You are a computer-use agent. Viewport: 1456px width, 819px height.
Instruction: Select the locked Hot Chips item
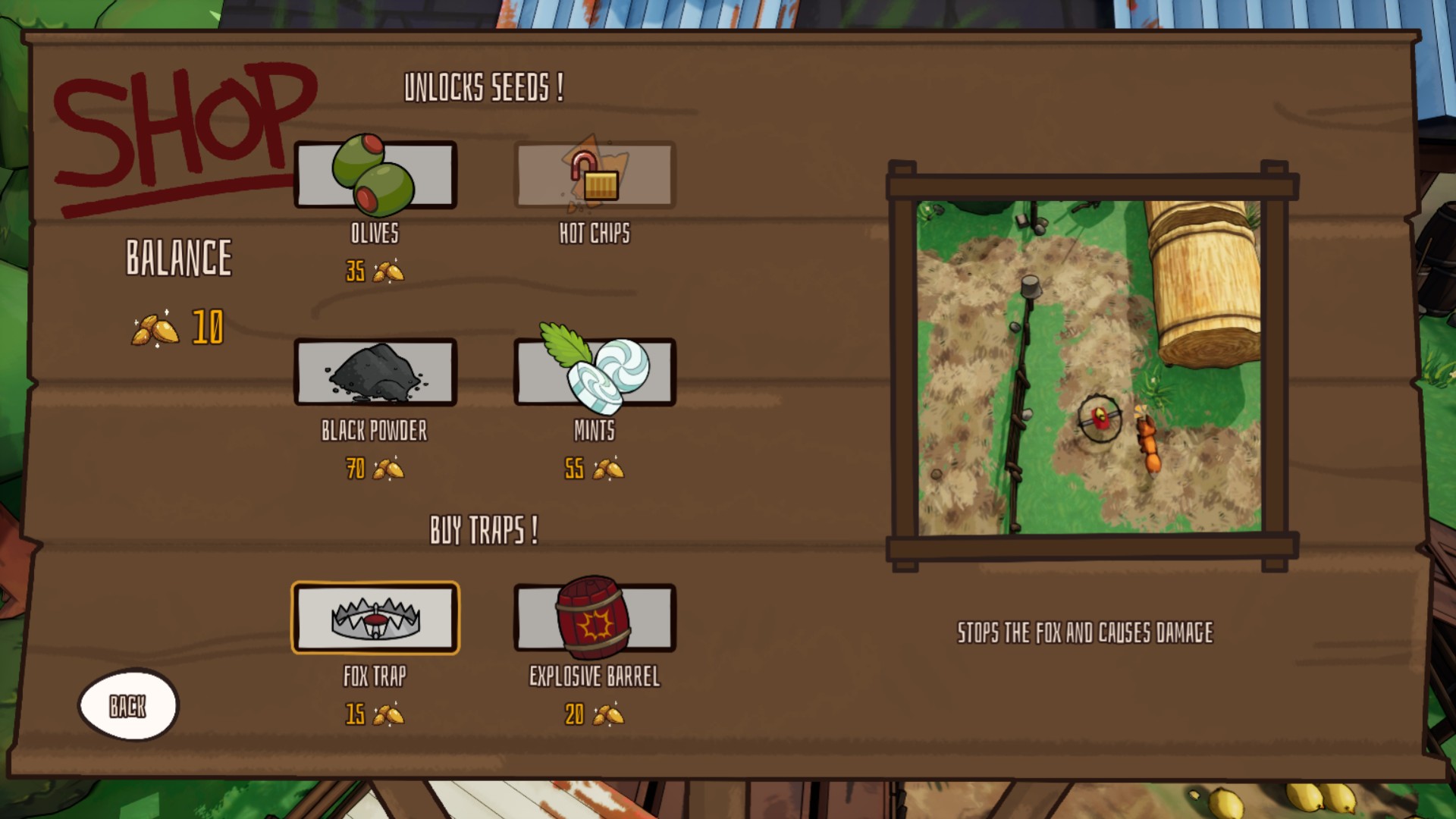click(x=595, y=175)
